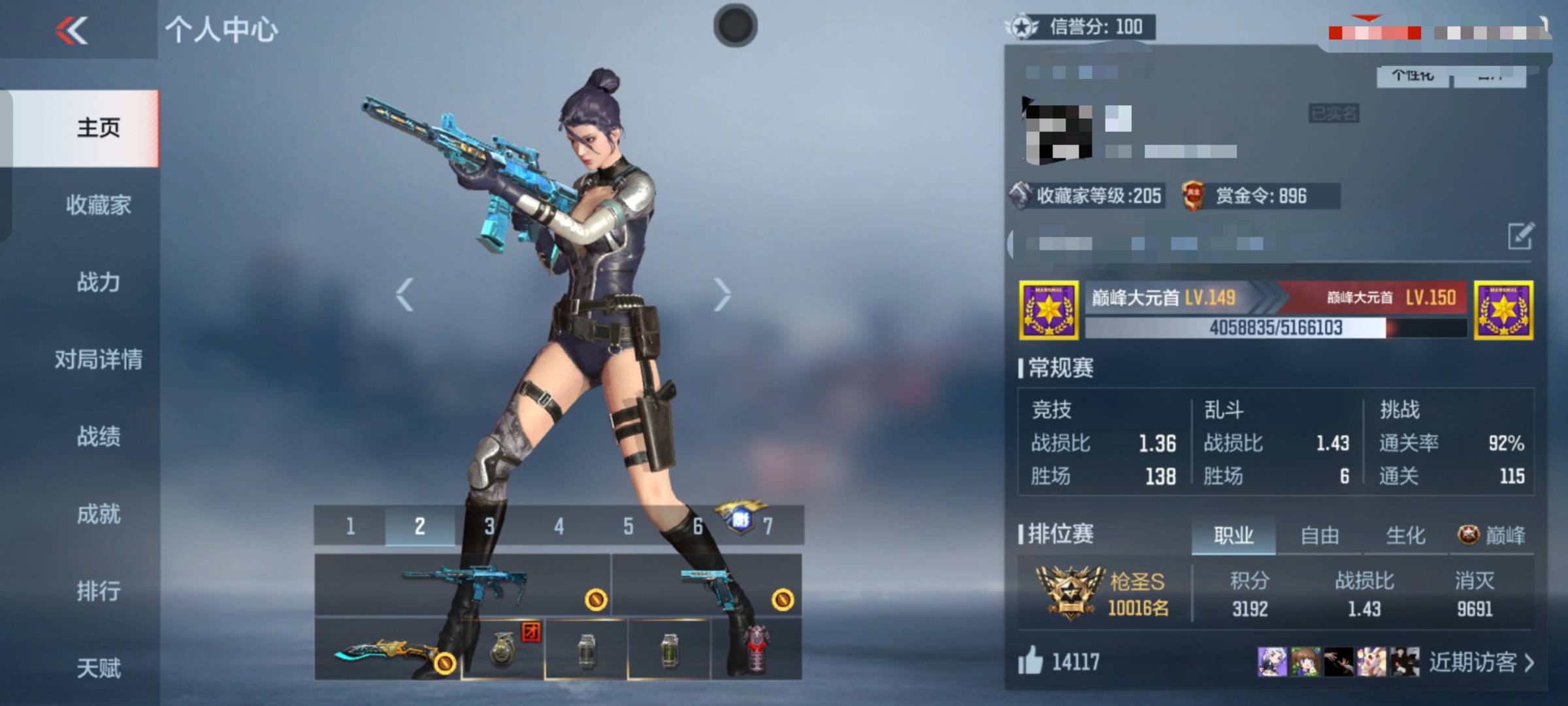The width and height of the screenshot is (1568, 706).
Task: Click the edit signature pencil icon
Action: point(1520,236)
